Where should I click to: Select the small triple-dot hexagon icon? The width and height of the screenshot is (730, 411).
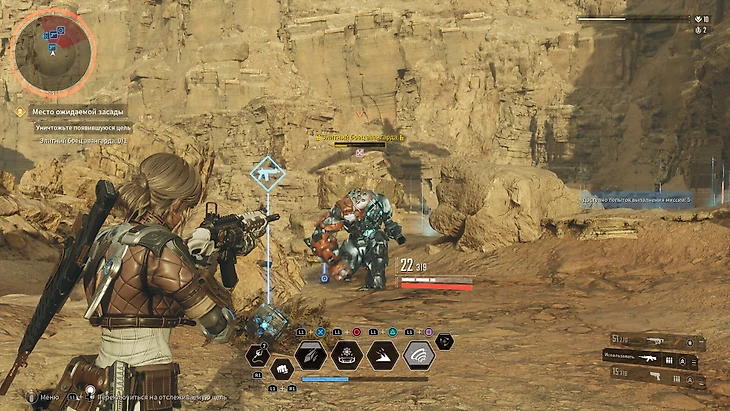pyautogui.click(x=445, y=341)
